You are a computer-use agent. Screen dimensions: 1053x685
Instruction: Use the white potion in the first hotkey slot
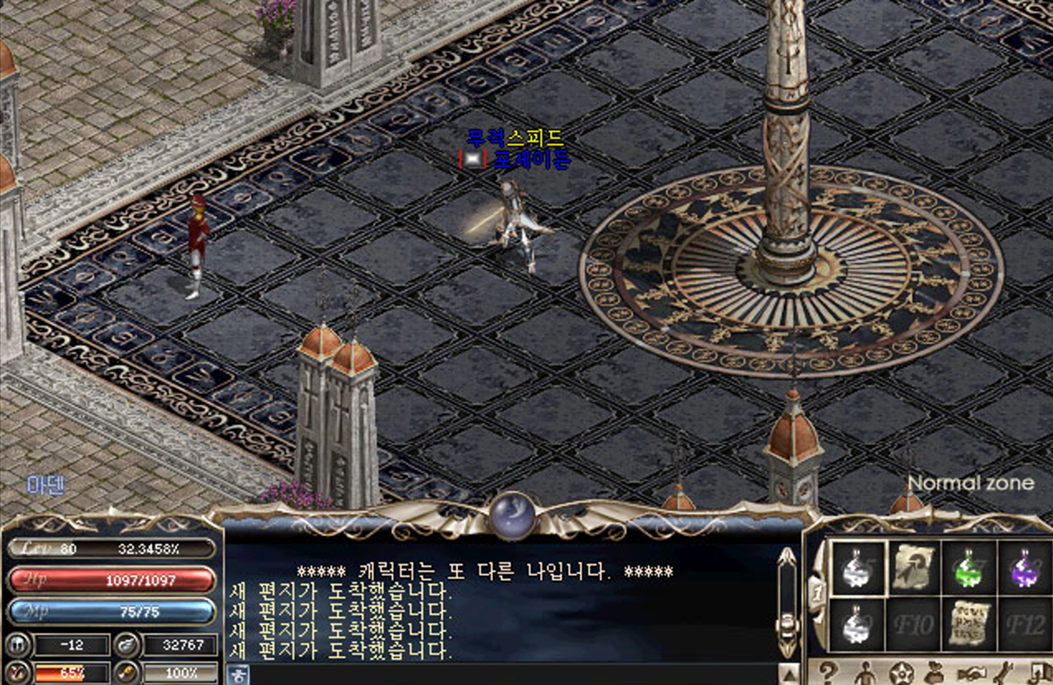[x=858, y=569]
